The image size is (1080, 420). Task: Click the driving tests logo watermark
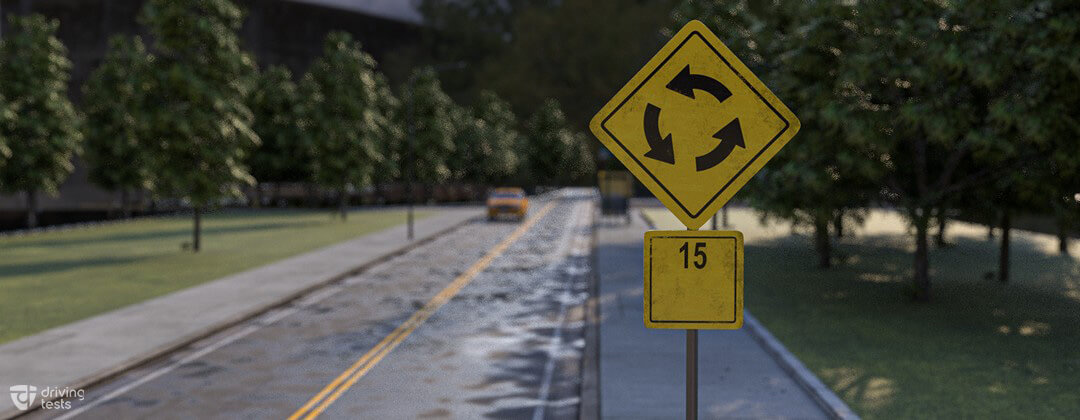tap(47, 397)
